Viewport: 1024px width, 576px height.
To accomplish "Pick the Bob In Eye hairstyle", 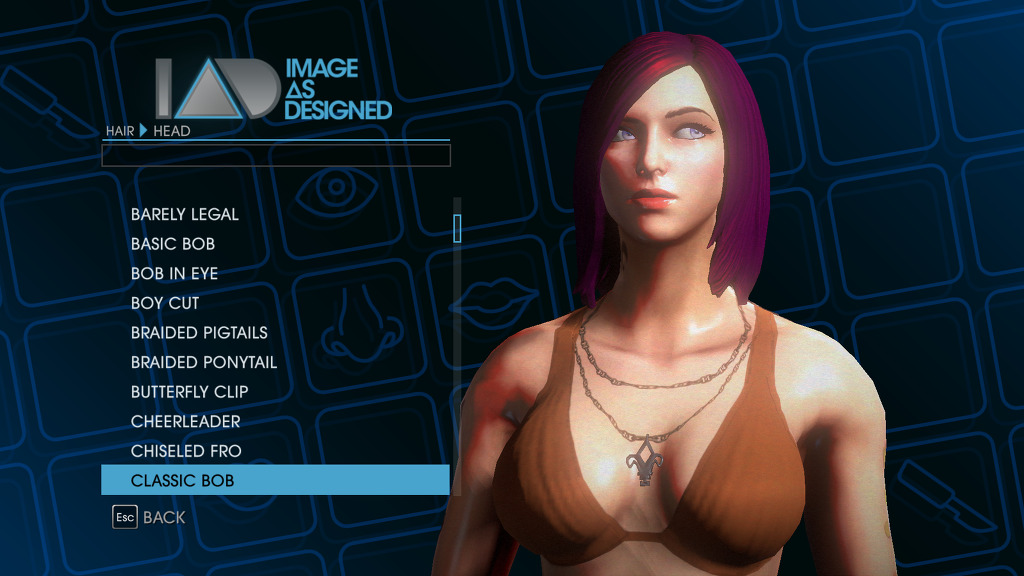I will pyautogui.click(x=174, y=273).
